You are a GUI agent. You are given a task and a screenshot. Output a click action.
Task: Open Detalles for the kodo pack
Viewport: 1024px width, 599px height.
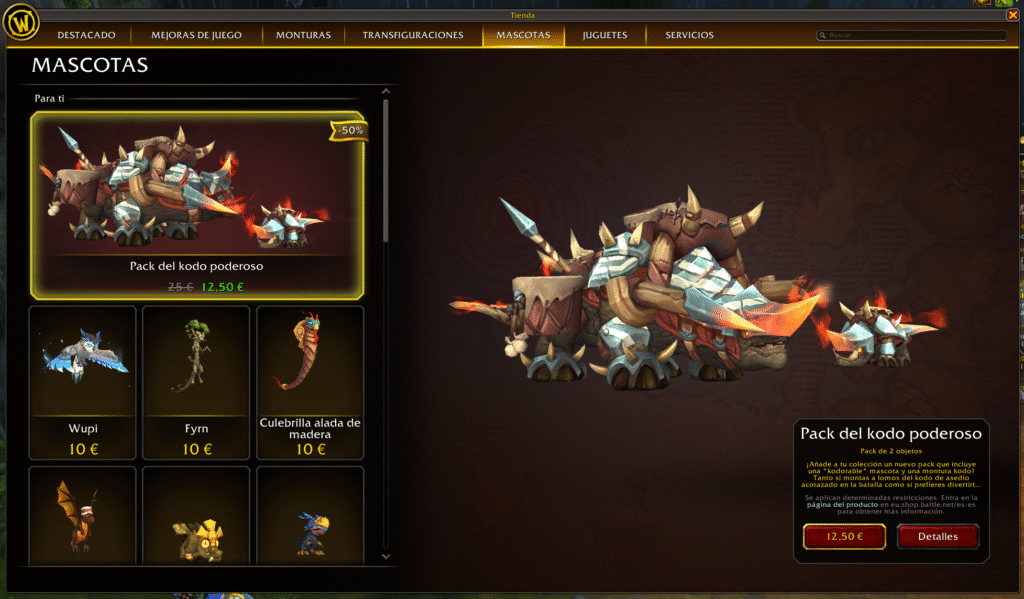[x=937, y=537]
